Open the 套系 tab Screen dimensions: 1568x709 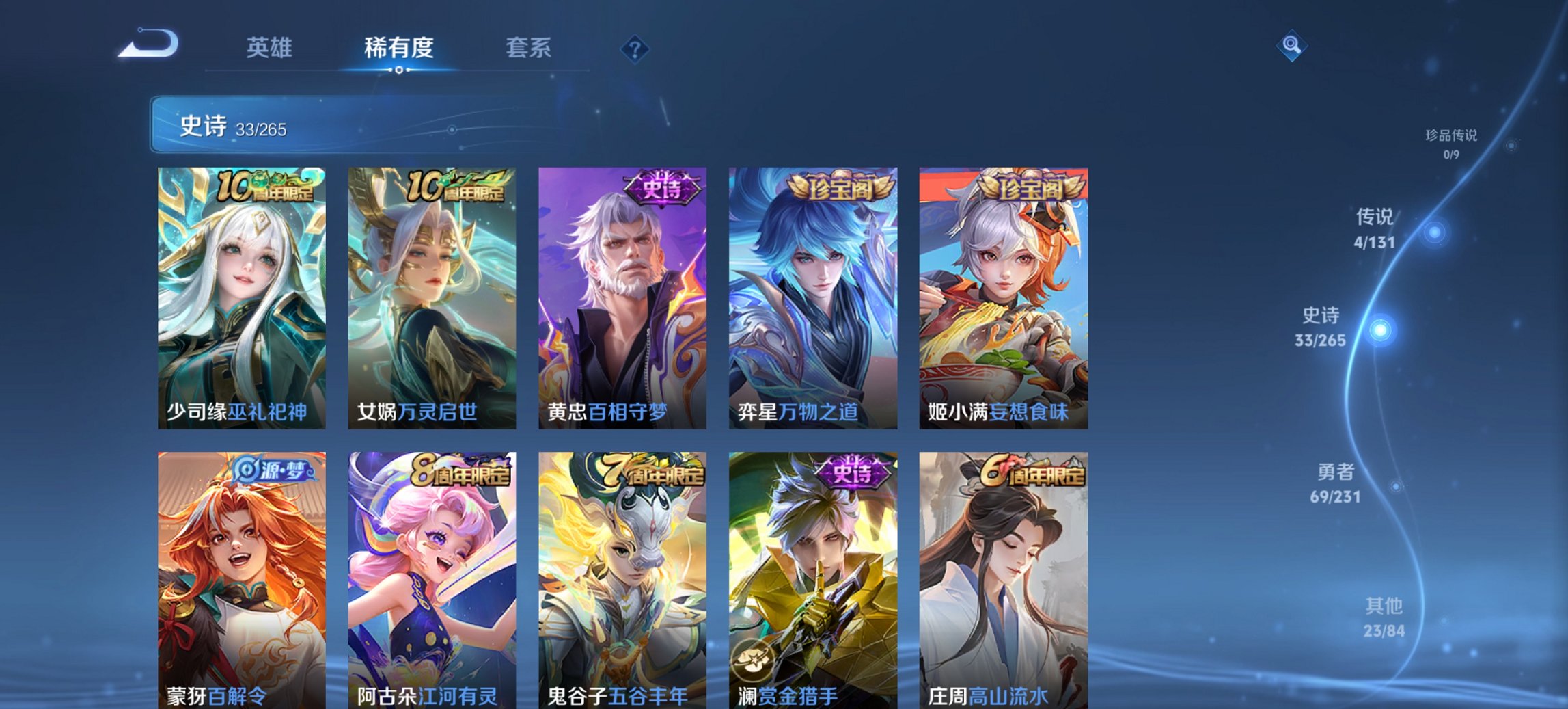click(528, 49)
